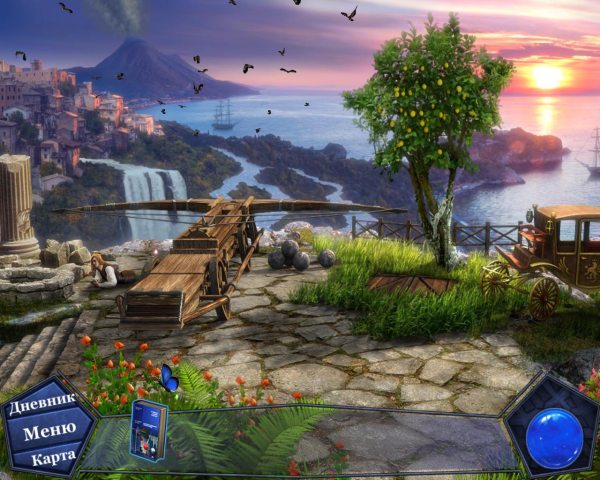Screen dimensions: 600x480
Task: Select the blue book in the inventory
Action: click(148, 430)
